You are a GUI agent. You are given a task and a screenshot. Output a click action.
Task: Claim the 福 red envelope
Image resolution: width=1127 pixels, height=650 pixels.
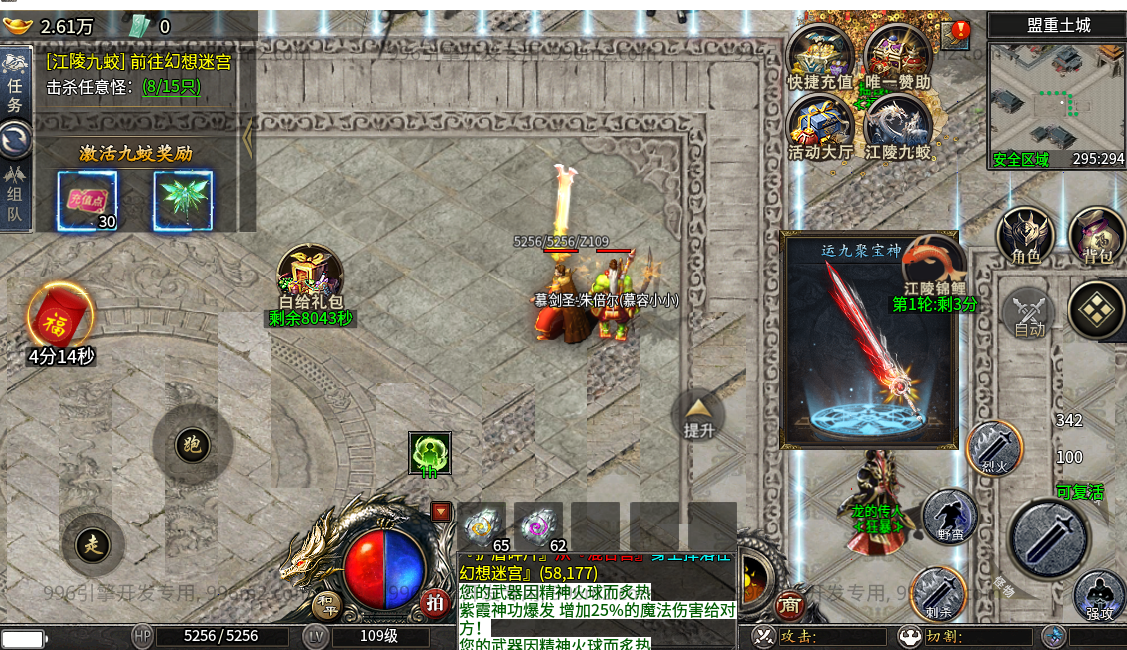[x=60, y=317]
